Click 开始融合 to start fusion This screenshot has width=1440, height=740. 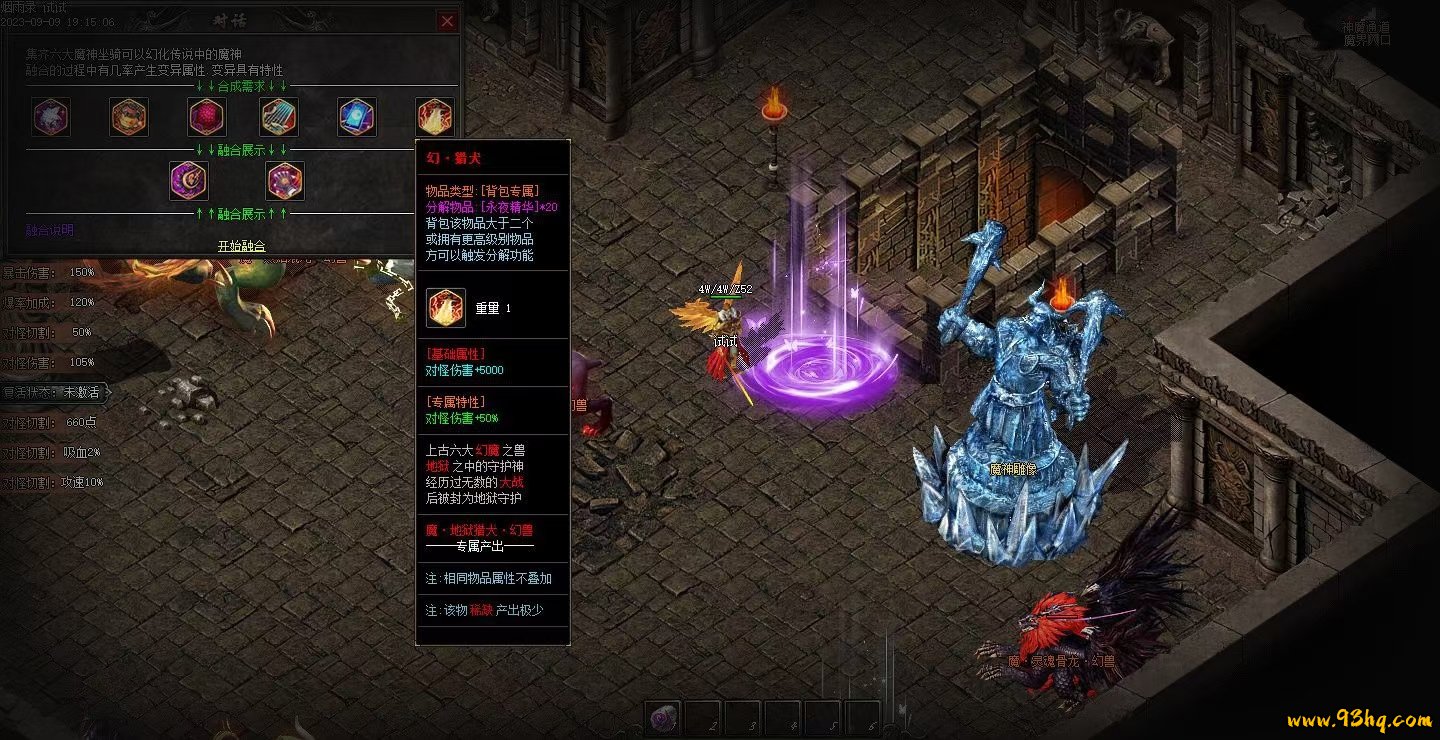point(241,246)
